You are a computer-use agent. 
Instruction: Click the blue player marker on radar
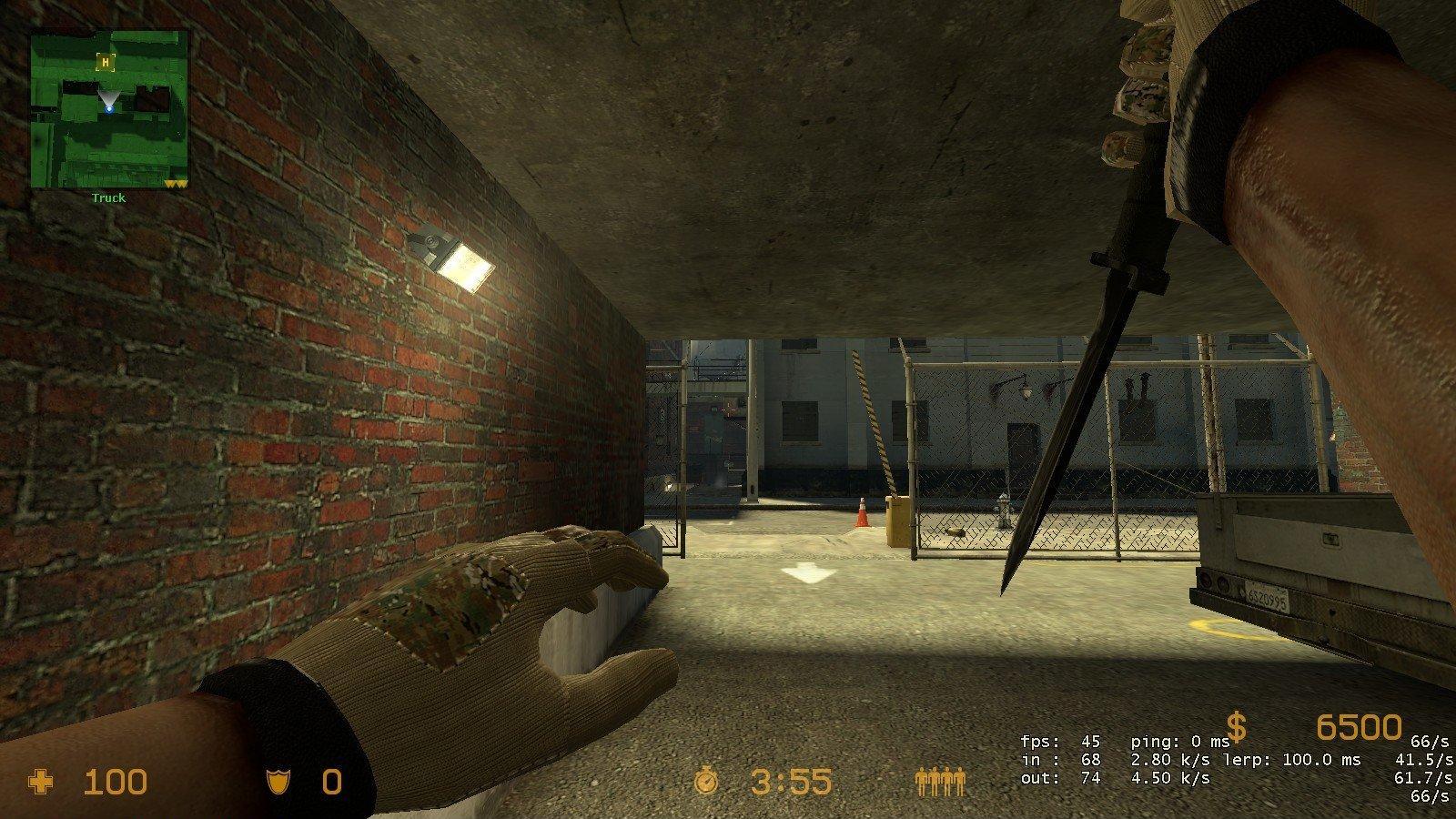click(x=109, y=109)
